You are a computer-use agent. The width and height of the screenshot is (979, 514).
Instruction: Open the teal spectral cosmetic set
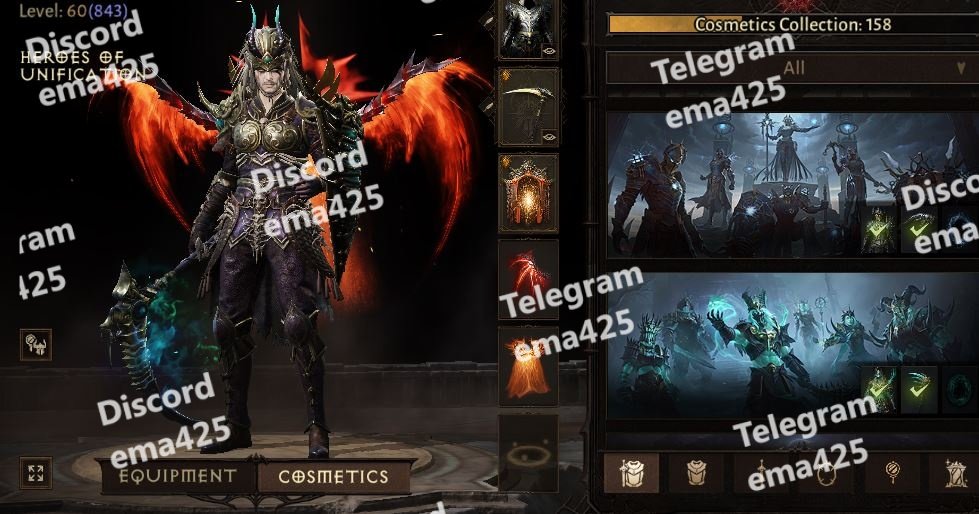click(x=735, y=345)
